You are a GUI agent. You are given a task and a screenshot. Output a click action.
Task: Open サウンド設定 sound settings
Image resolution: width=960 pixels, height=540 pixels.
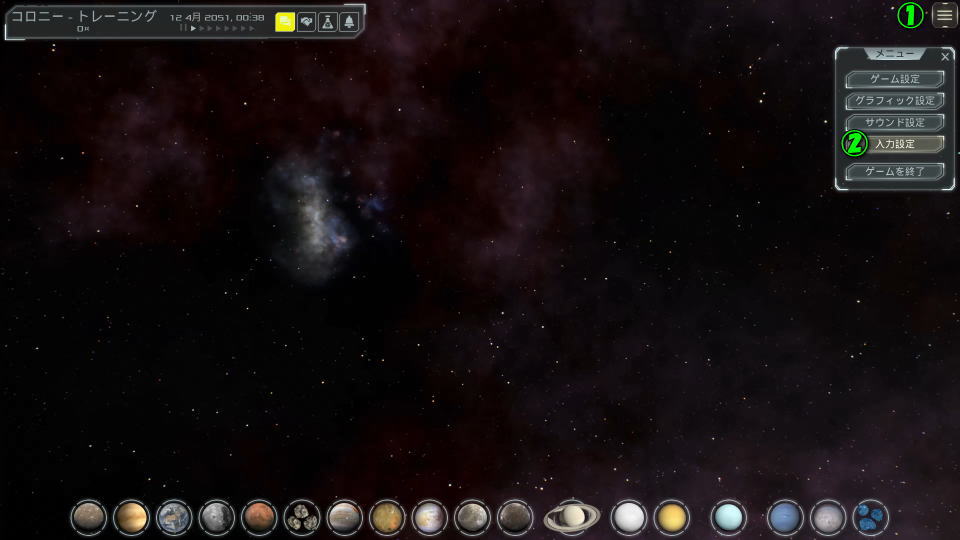point(894,122)
